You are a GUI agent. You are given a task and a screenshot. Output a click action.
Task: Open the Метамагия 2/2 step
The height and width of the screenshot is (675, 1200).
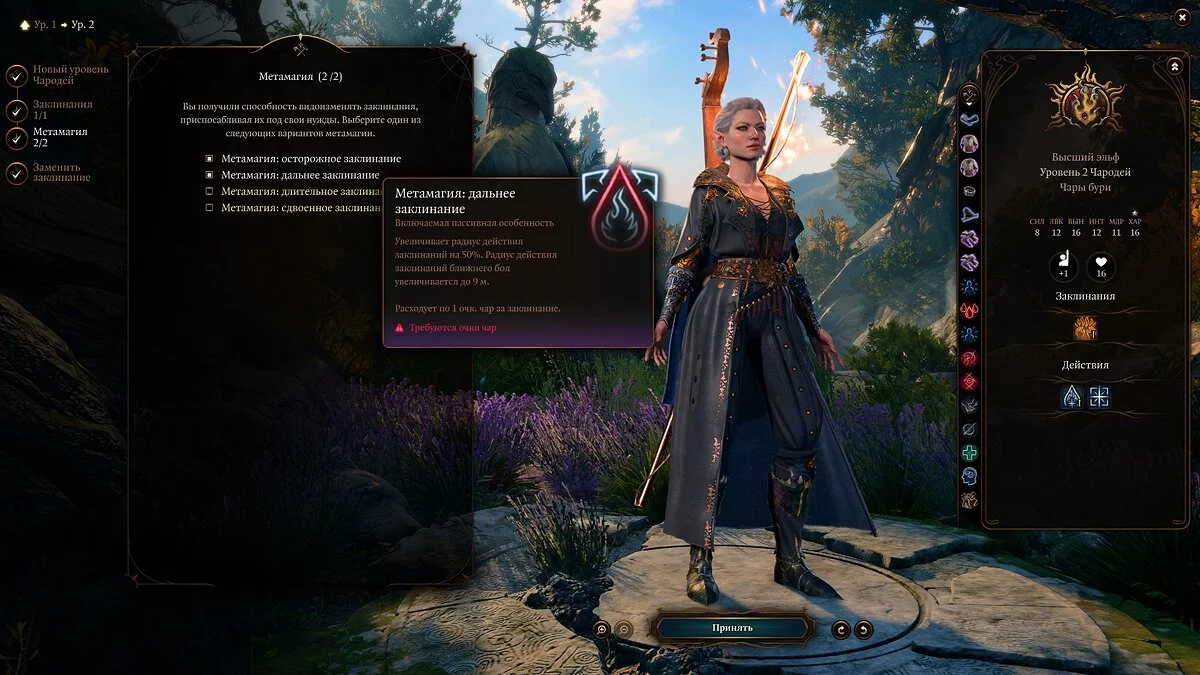[x=17, y=137]
